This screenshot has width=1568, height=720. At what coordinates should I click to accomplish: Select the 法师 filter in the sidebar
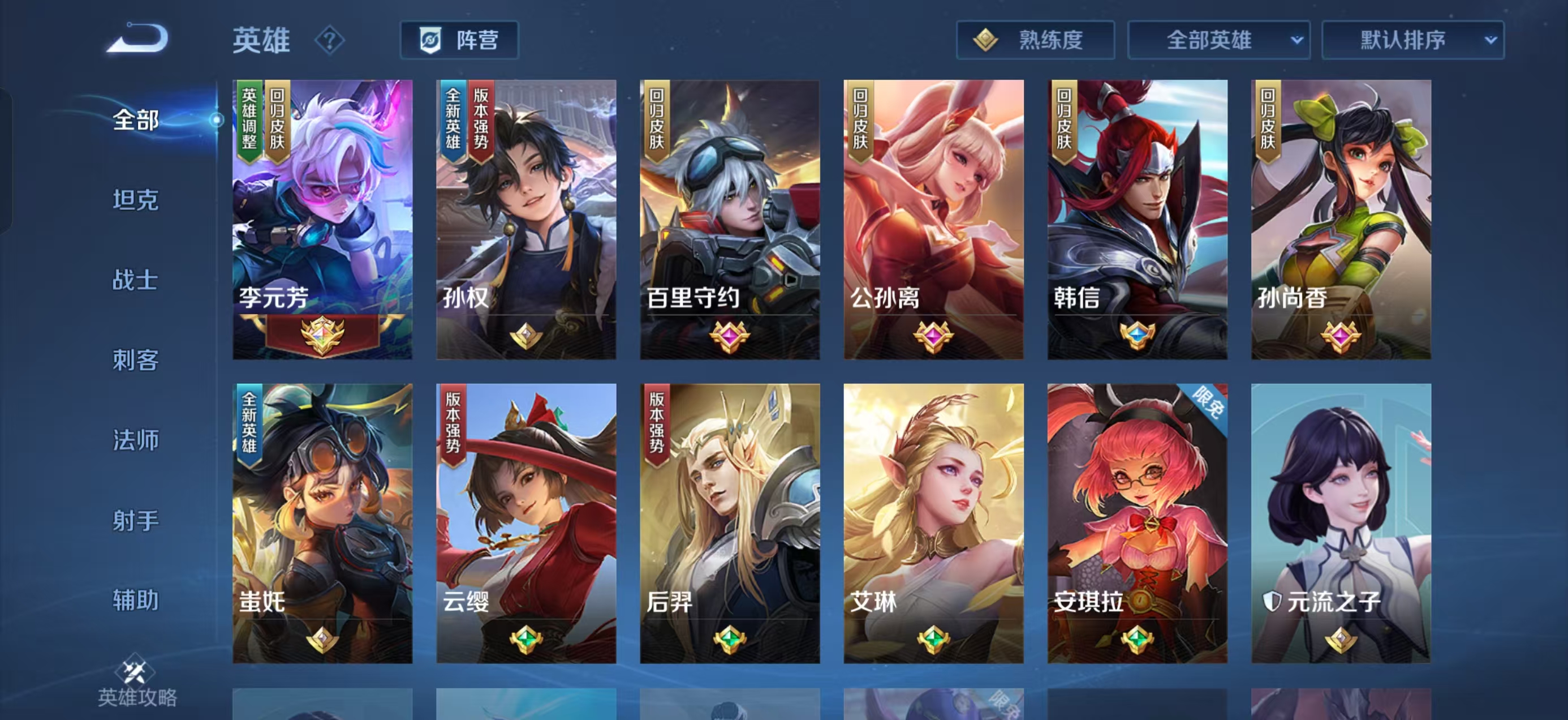click(x=135, y=440)
